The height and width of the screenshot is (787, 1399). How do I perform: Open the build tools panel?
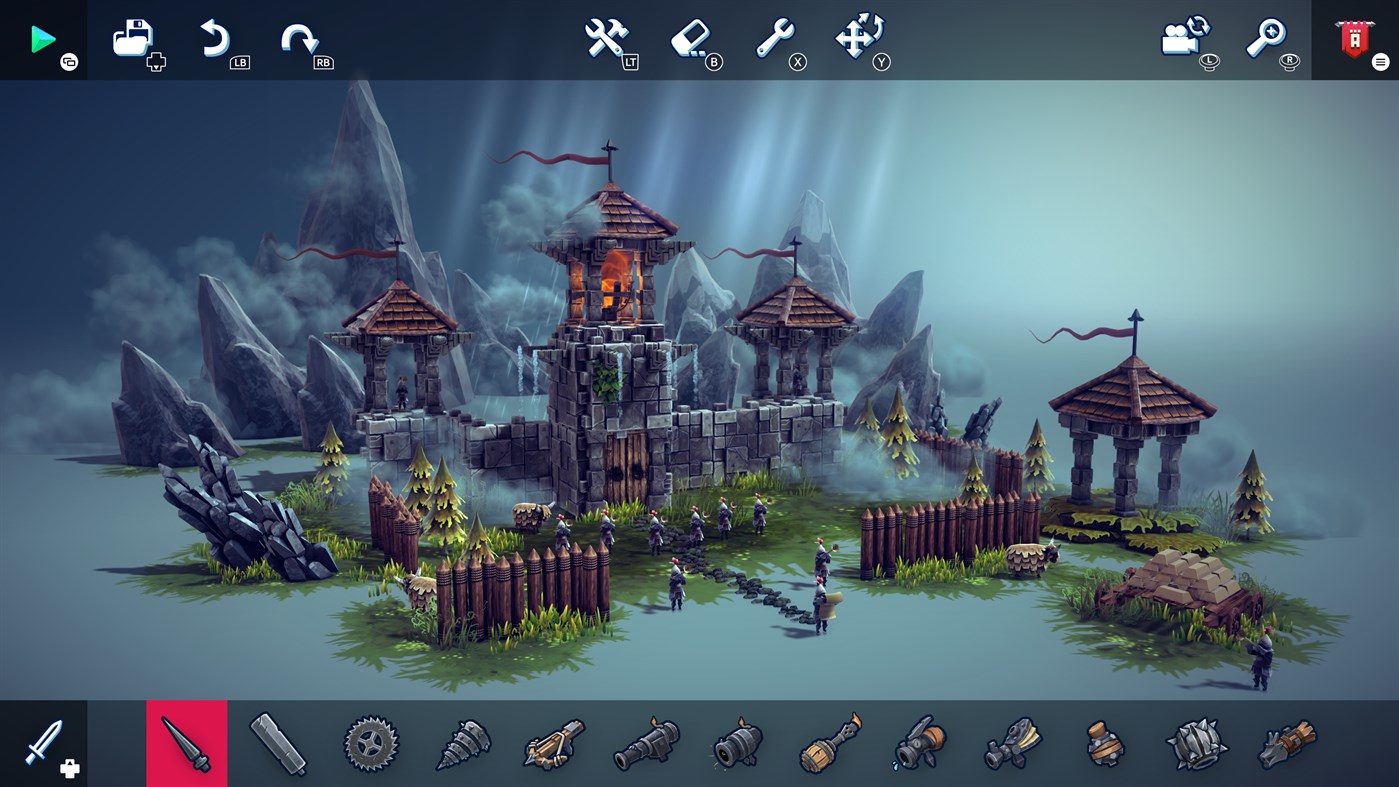[x=605, y=38]
